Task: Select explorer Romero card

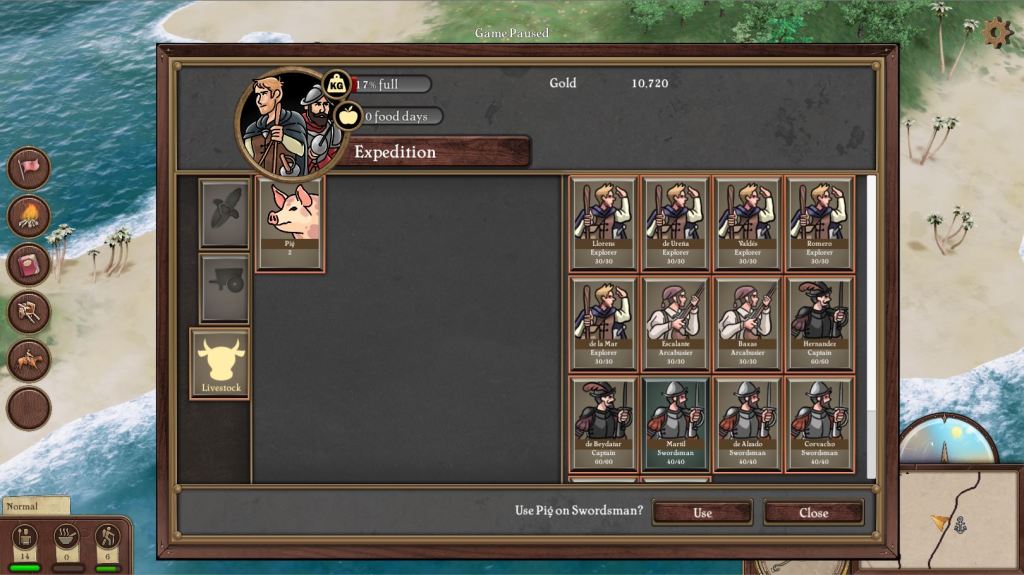Action: pyautogui.click(x=820, y=224)
